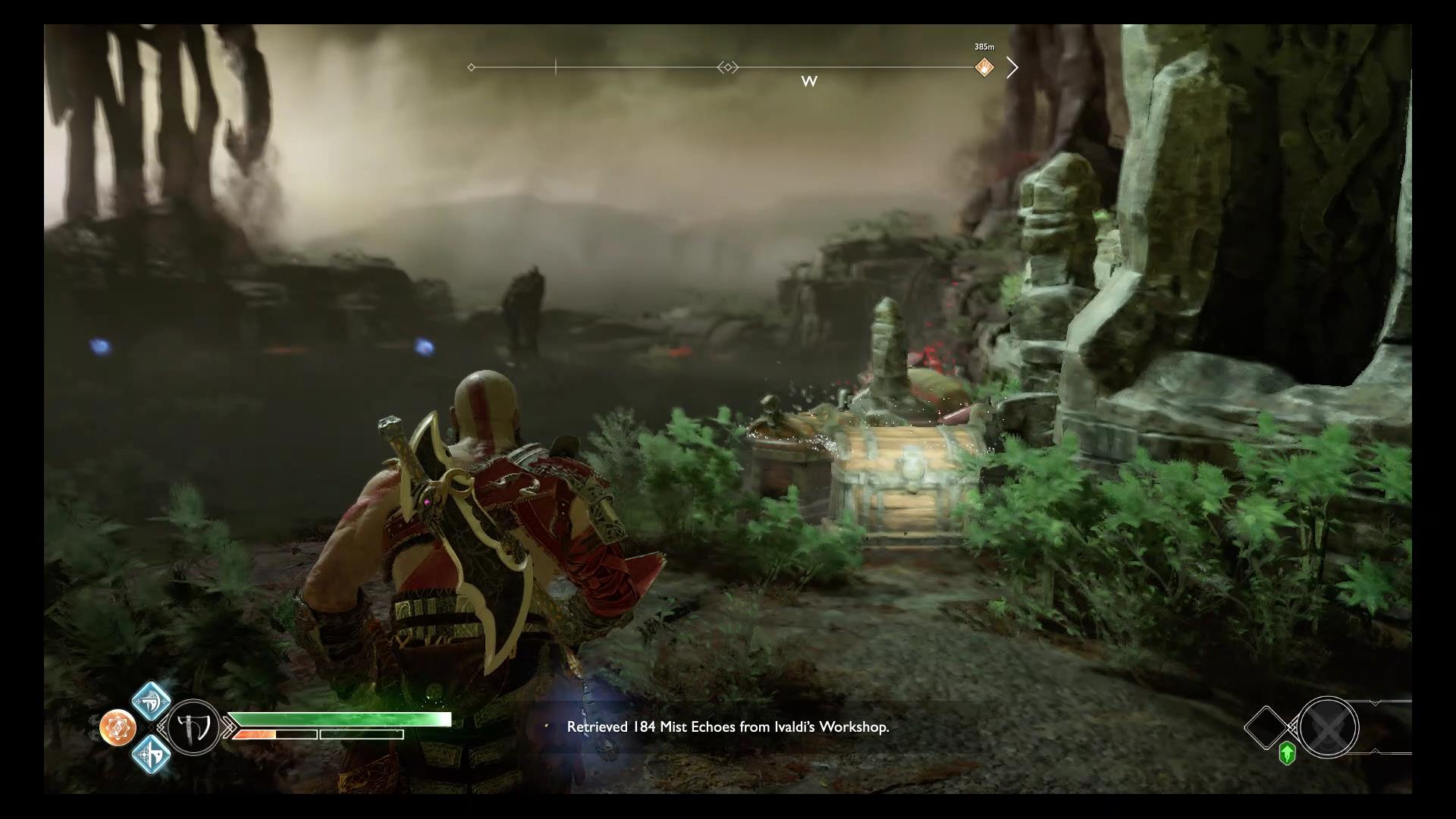Click the compass center diamond indicator

tap(727, 67)
